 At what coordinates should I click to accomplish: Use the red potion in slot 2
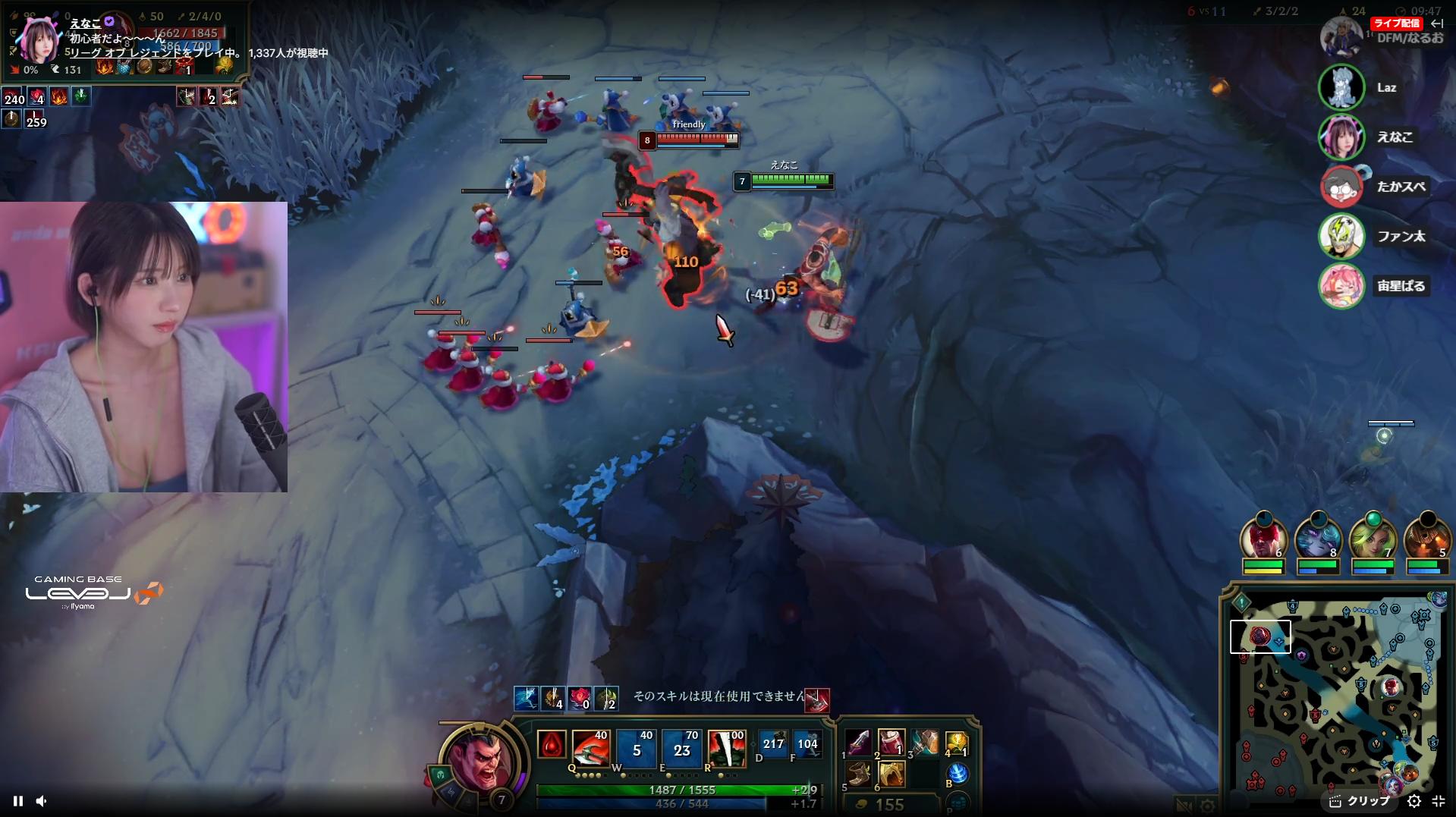point(892,743)
